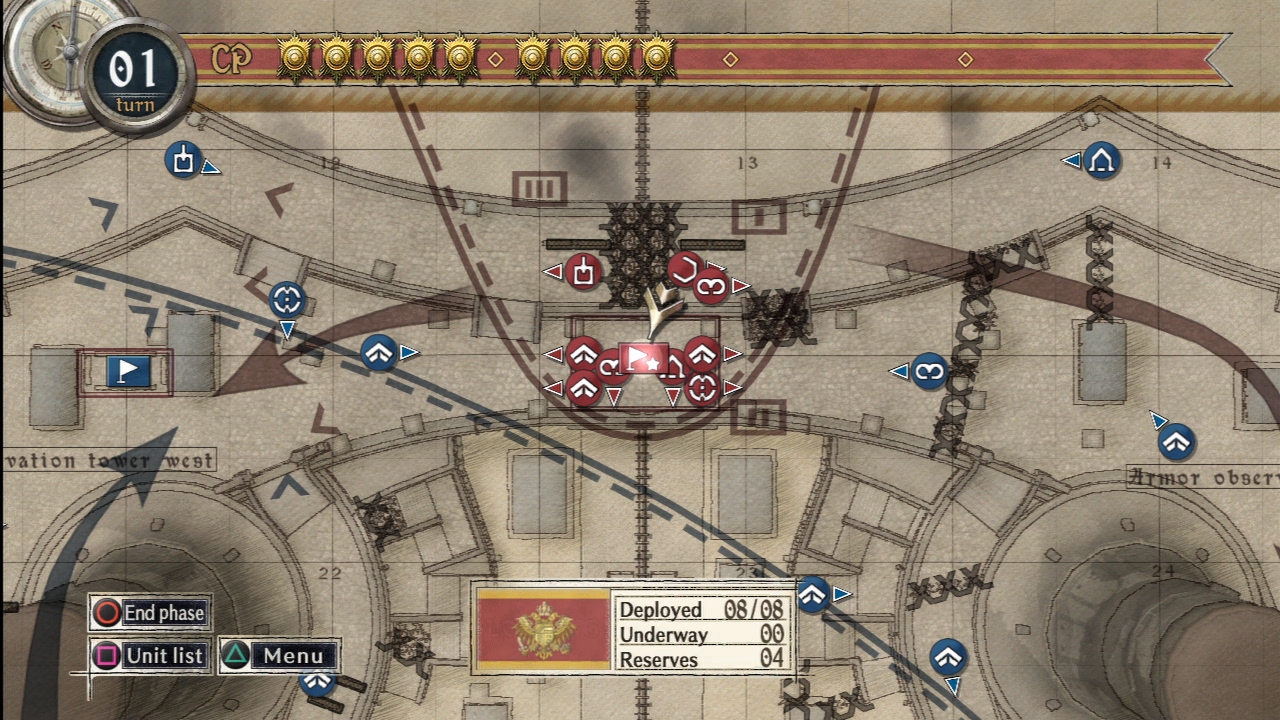Select the blue flag base camp
Screen dimensions: 1280x720
point(127,371)
